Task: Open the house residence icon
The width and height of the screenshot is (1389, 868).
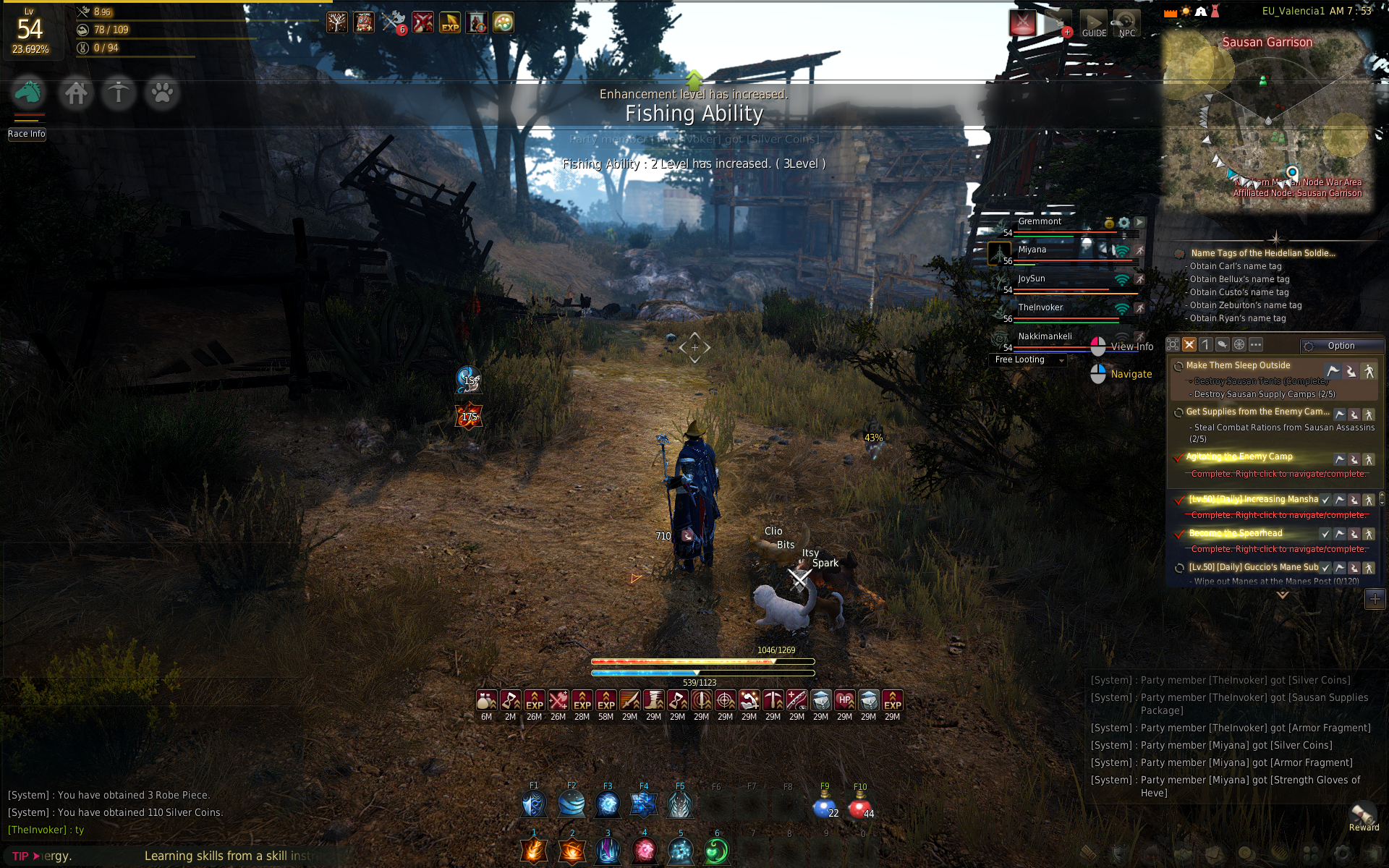Action: click(75, 93)
